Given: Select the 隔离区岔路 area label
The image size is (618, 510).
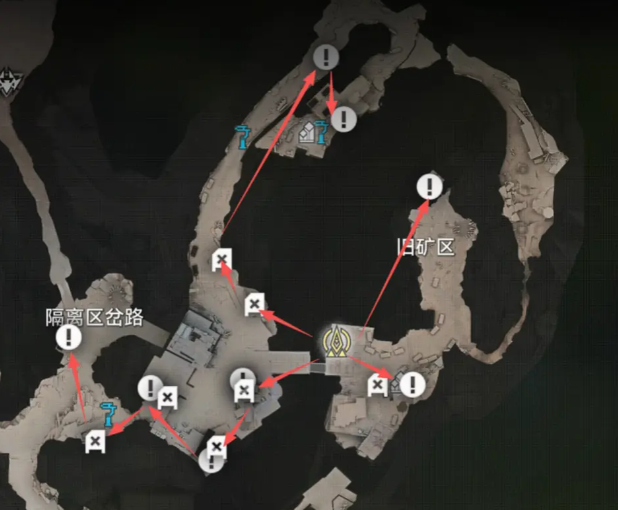Looking at the screenshot, I should click(x=94, y=317).
